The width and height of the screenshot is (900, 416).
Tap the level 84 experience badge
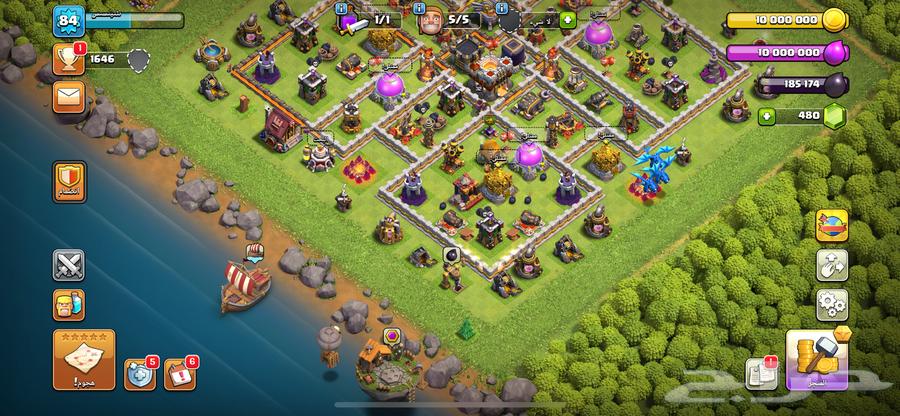69,18
